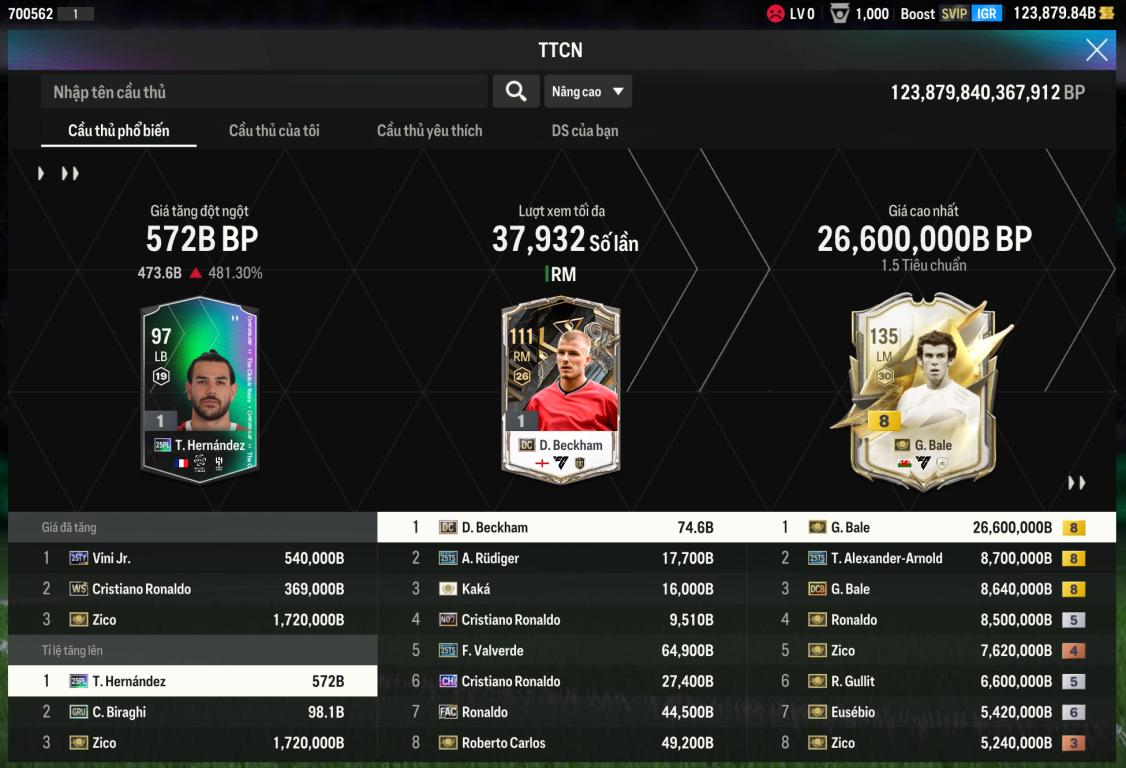Open the Cầu thủ yêu thích tab
The height and width of the screenshot is (768, 1126).
(429, 131)
